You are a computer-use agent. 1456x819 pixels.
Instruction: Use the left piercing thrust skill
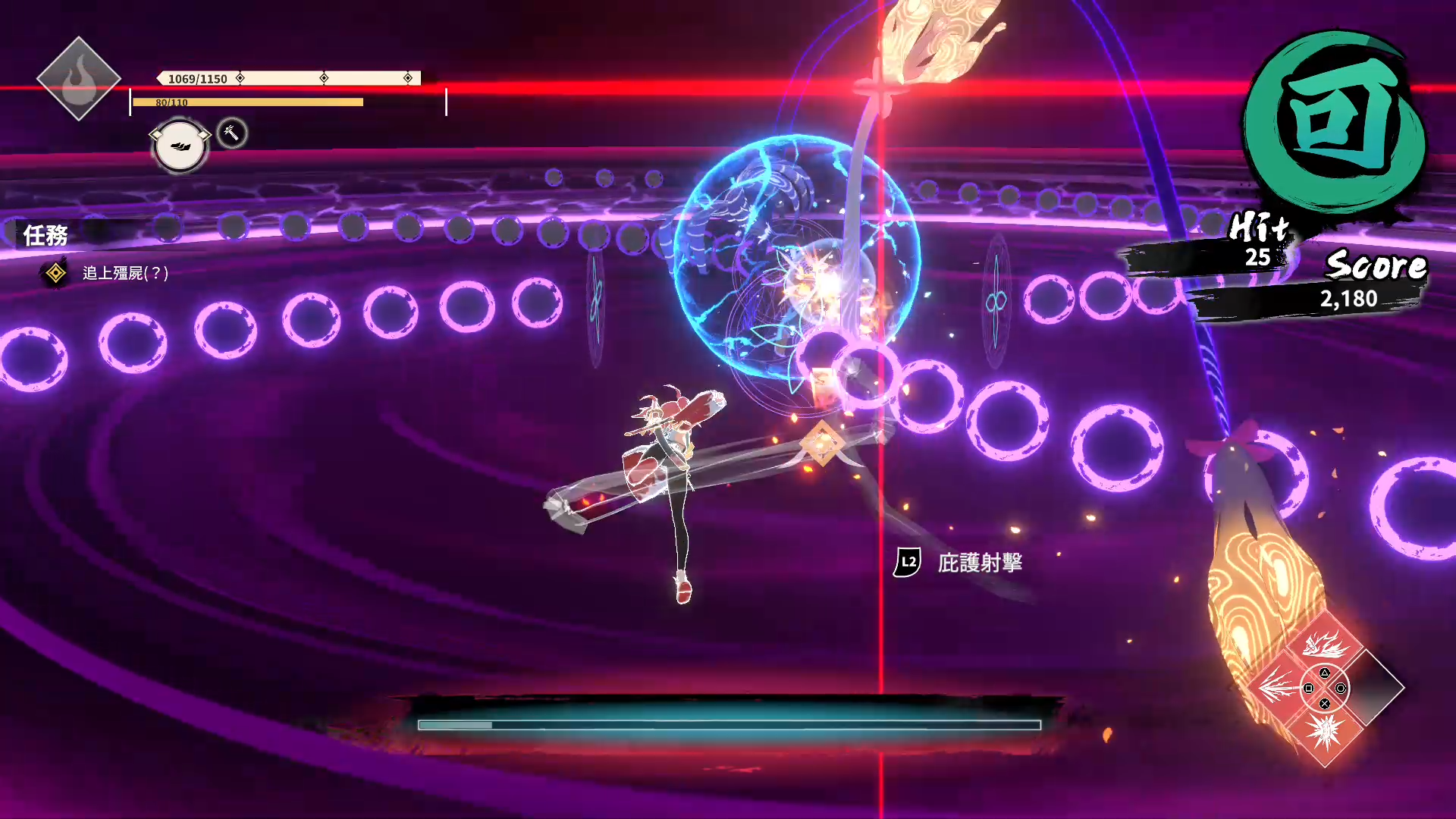(x=1279, y=687)
